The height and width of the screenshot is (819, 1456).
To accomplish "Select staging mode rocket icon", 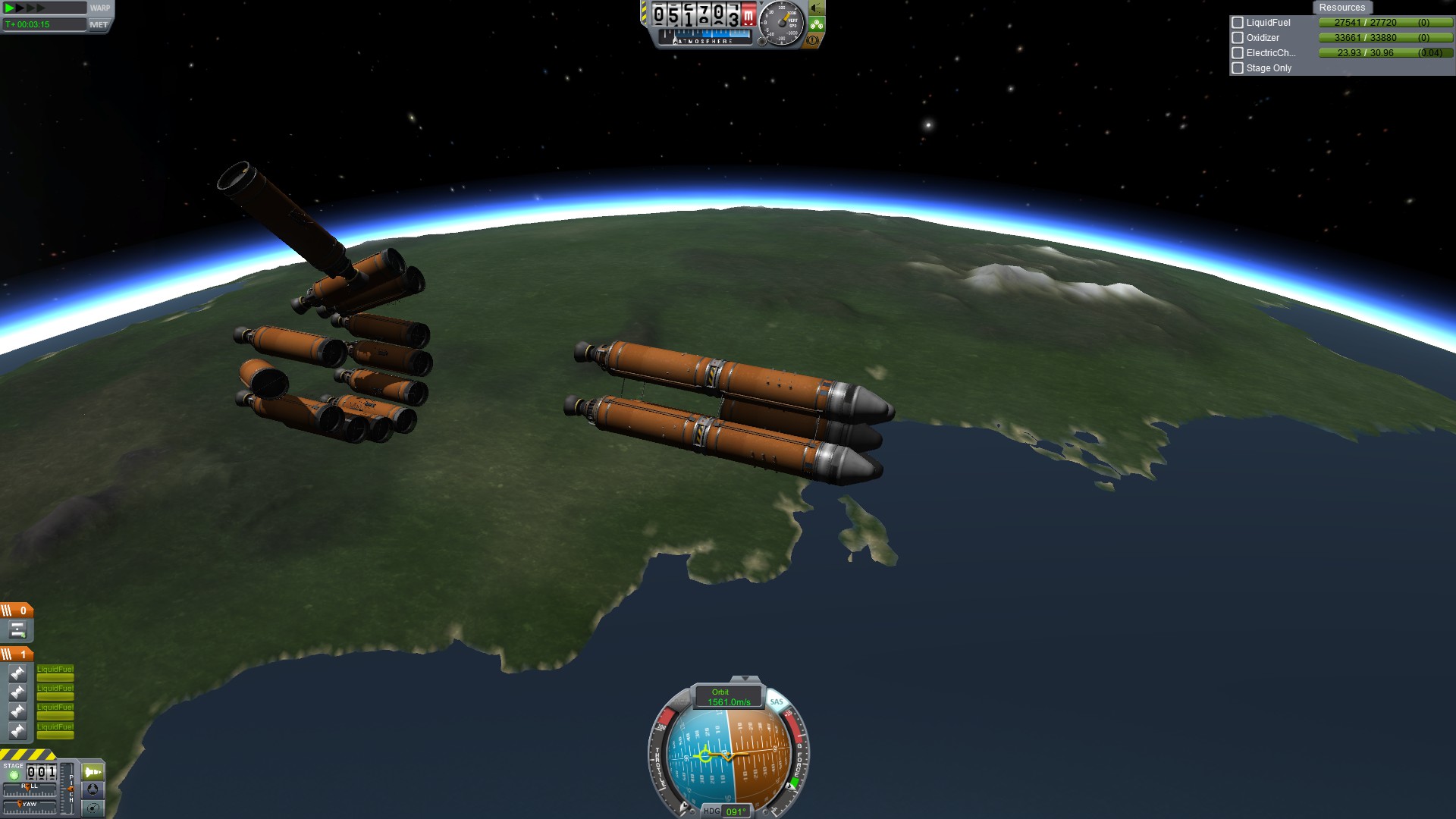I will 93,772.
